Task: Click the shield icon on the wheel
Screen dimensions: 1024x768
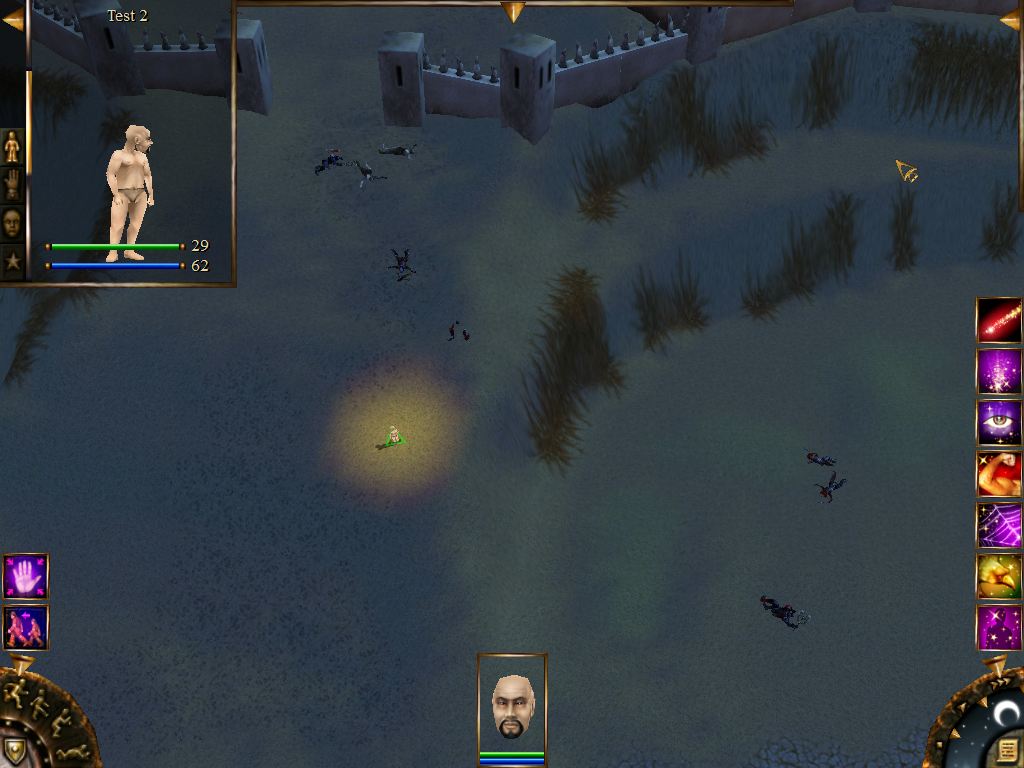Action: pos(14,750)
